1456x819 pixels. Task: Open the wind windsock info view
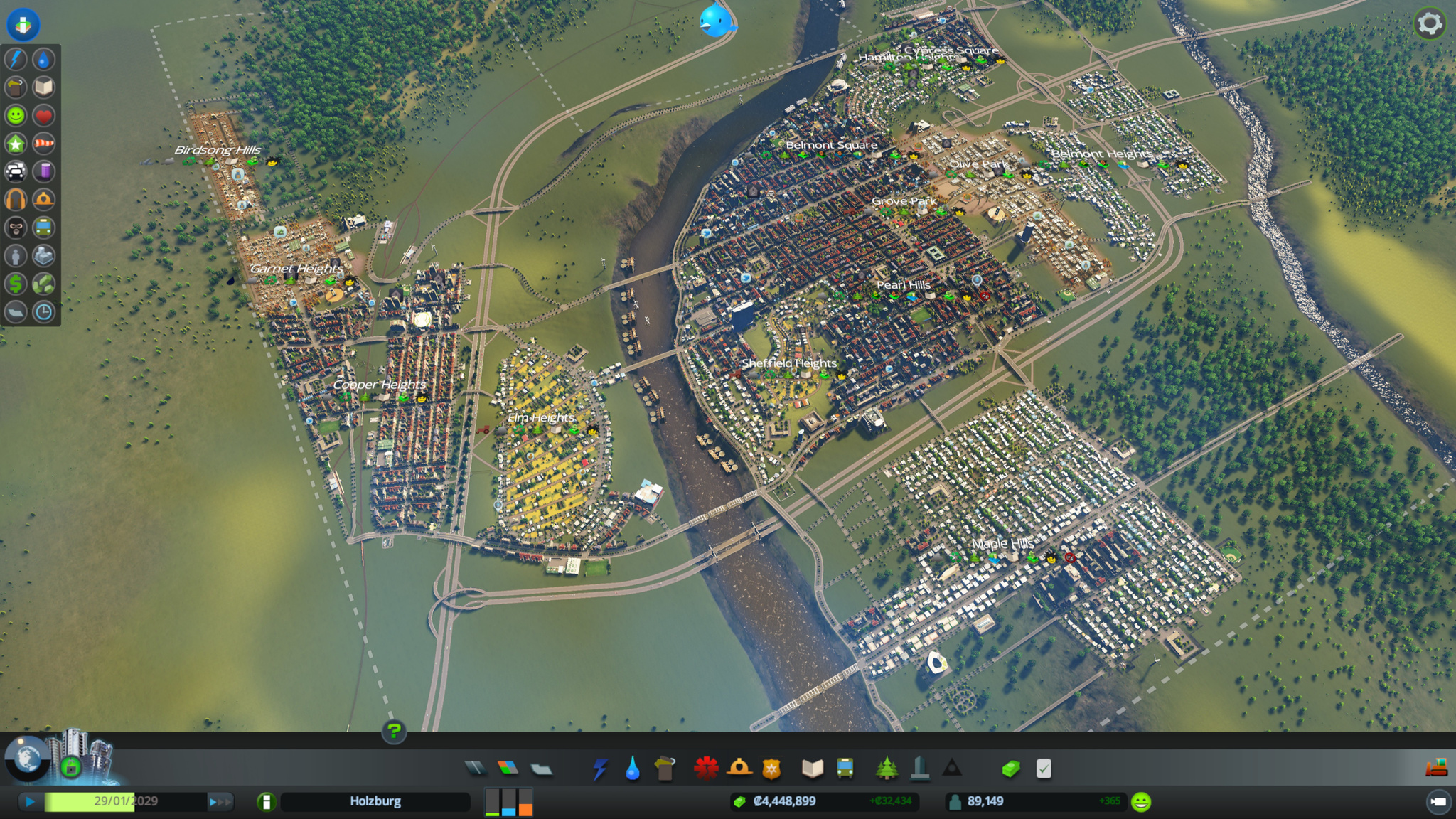43,144
